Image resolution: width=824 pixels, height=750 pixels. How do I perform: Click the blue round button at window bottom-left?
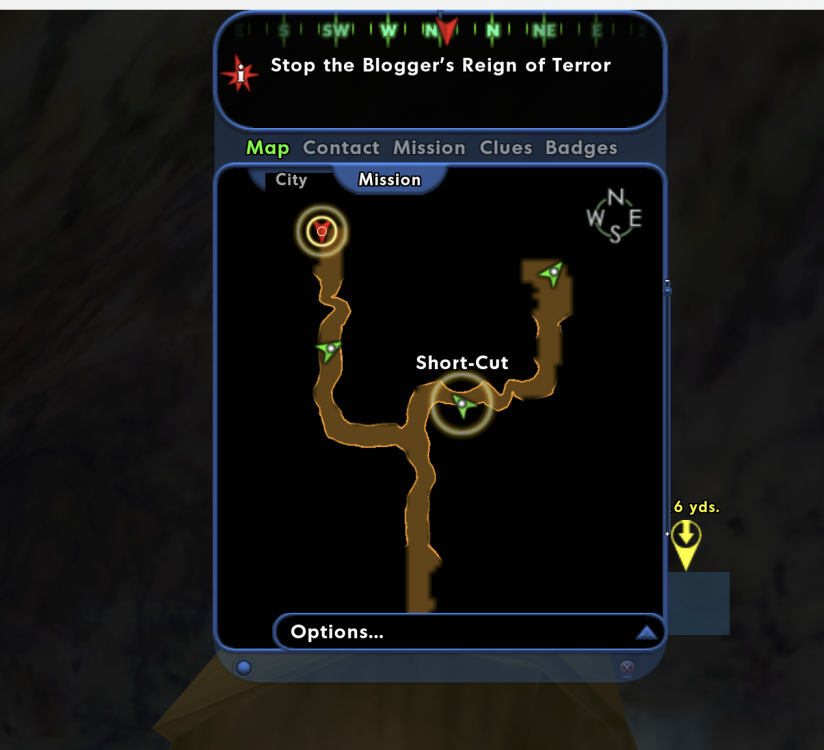[243, 667]
